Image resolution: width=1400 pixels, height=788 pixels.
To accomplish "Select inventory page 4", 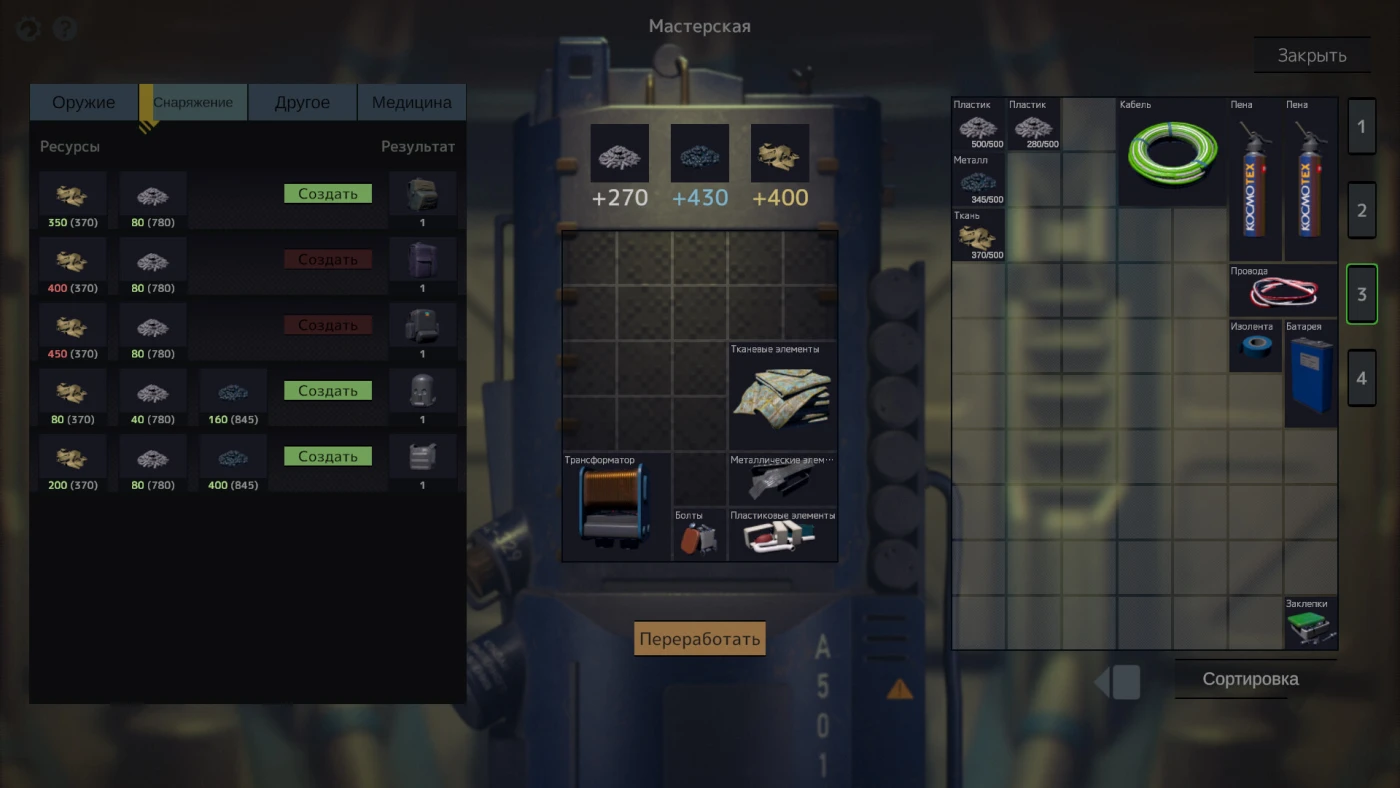I will click(x=1361, y=378).
